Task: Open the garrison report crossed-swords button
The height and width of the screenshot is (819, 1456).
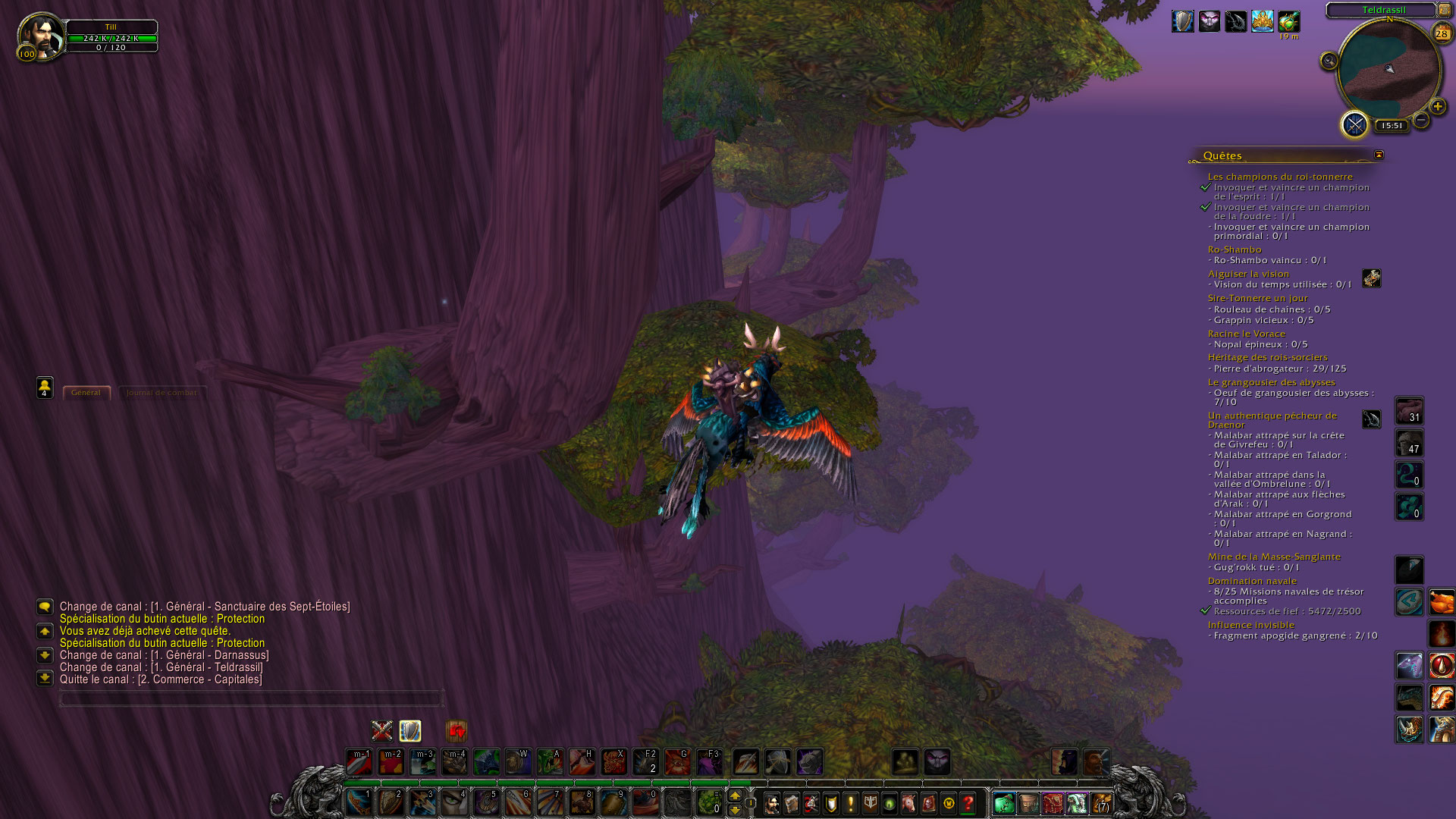Action: (1354, 124)
